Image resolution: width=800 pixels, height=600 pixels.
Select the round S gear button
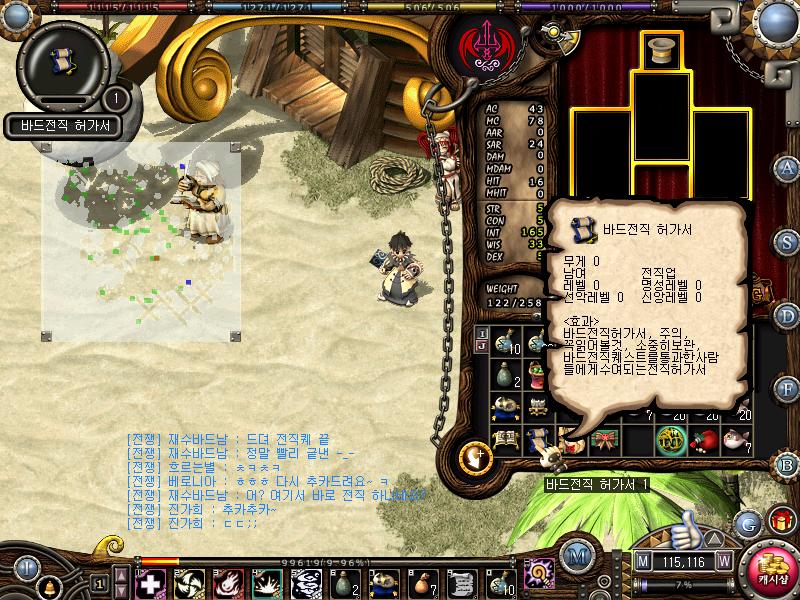pyautogui.click(x=788, y=242)
